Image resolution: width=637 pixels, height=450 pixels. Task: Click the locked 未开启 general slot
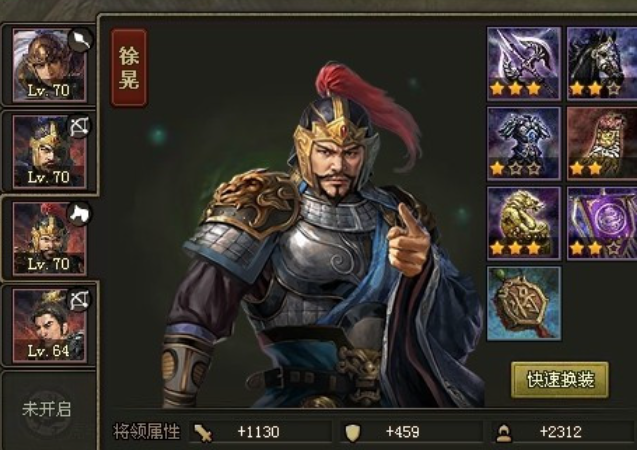tap(47, 409)
